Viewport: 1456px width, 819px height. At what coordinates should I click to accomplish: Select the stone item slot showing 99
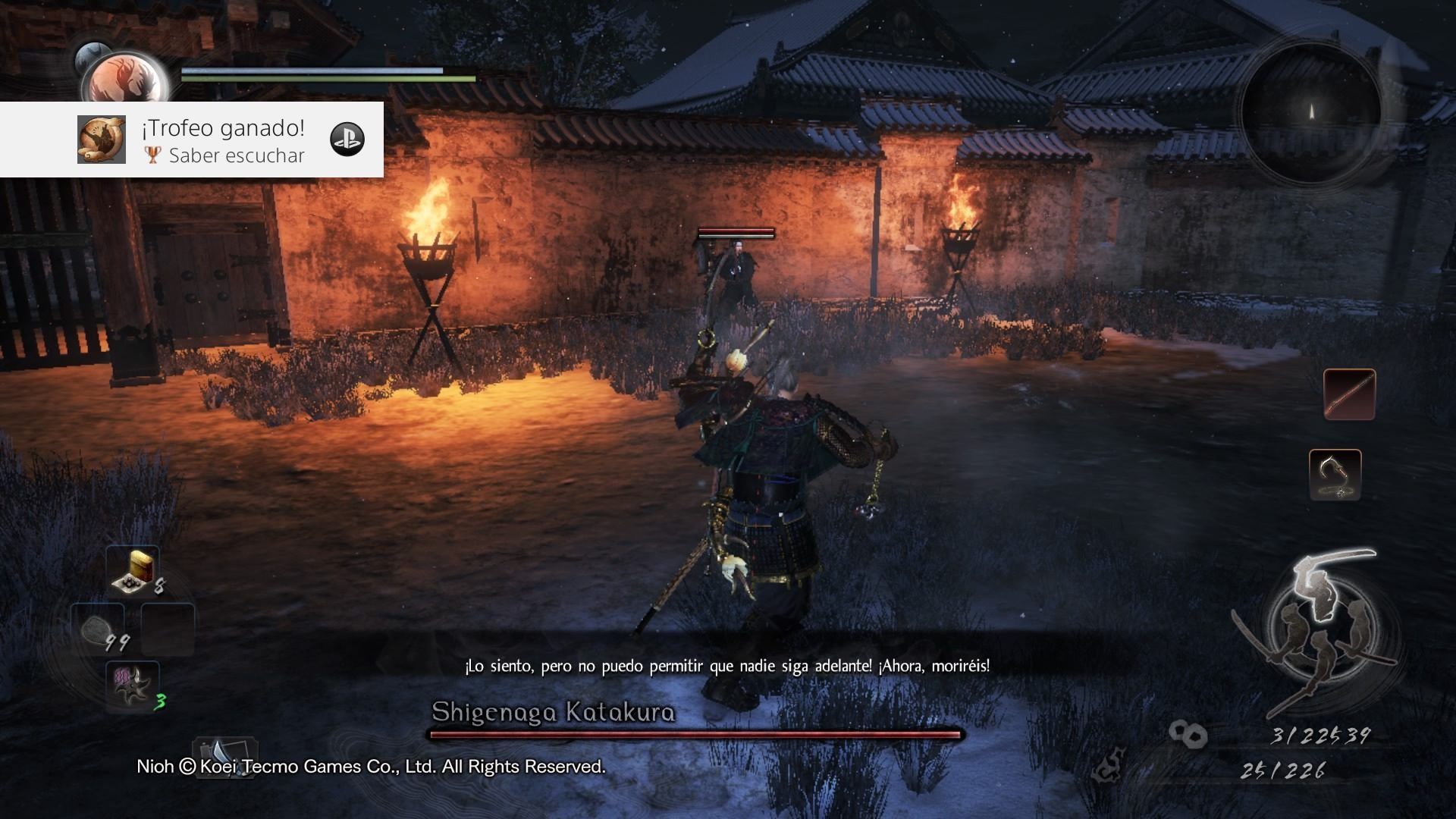pyautogui.click(x=99, y=629)
